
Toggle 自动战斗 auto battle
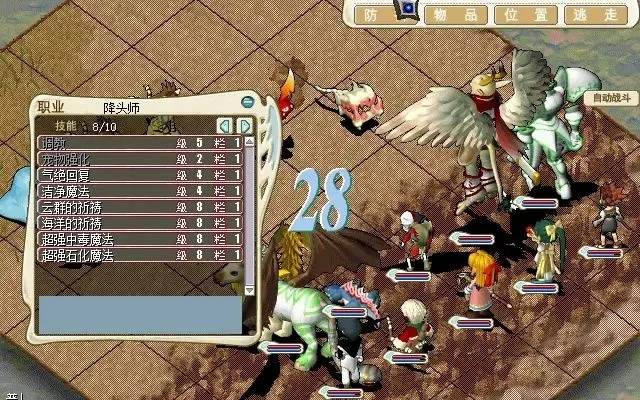coord(609,98)
